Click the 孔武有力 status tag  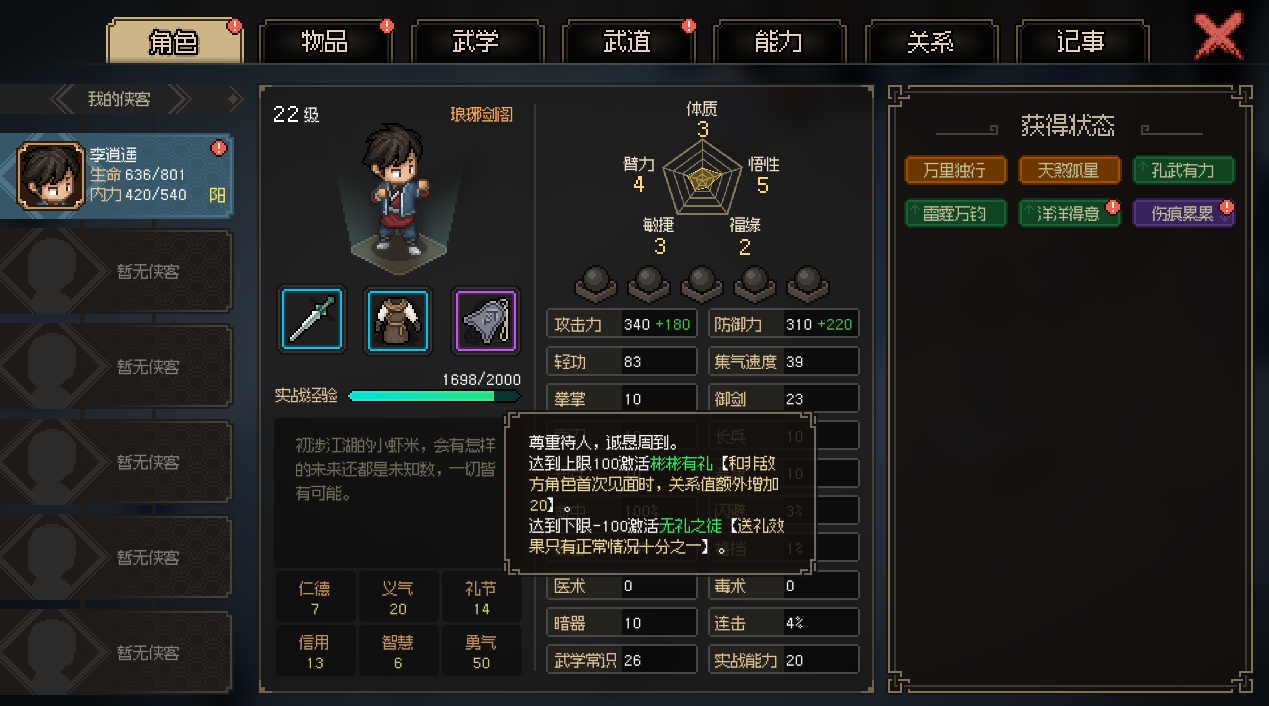1183,170
